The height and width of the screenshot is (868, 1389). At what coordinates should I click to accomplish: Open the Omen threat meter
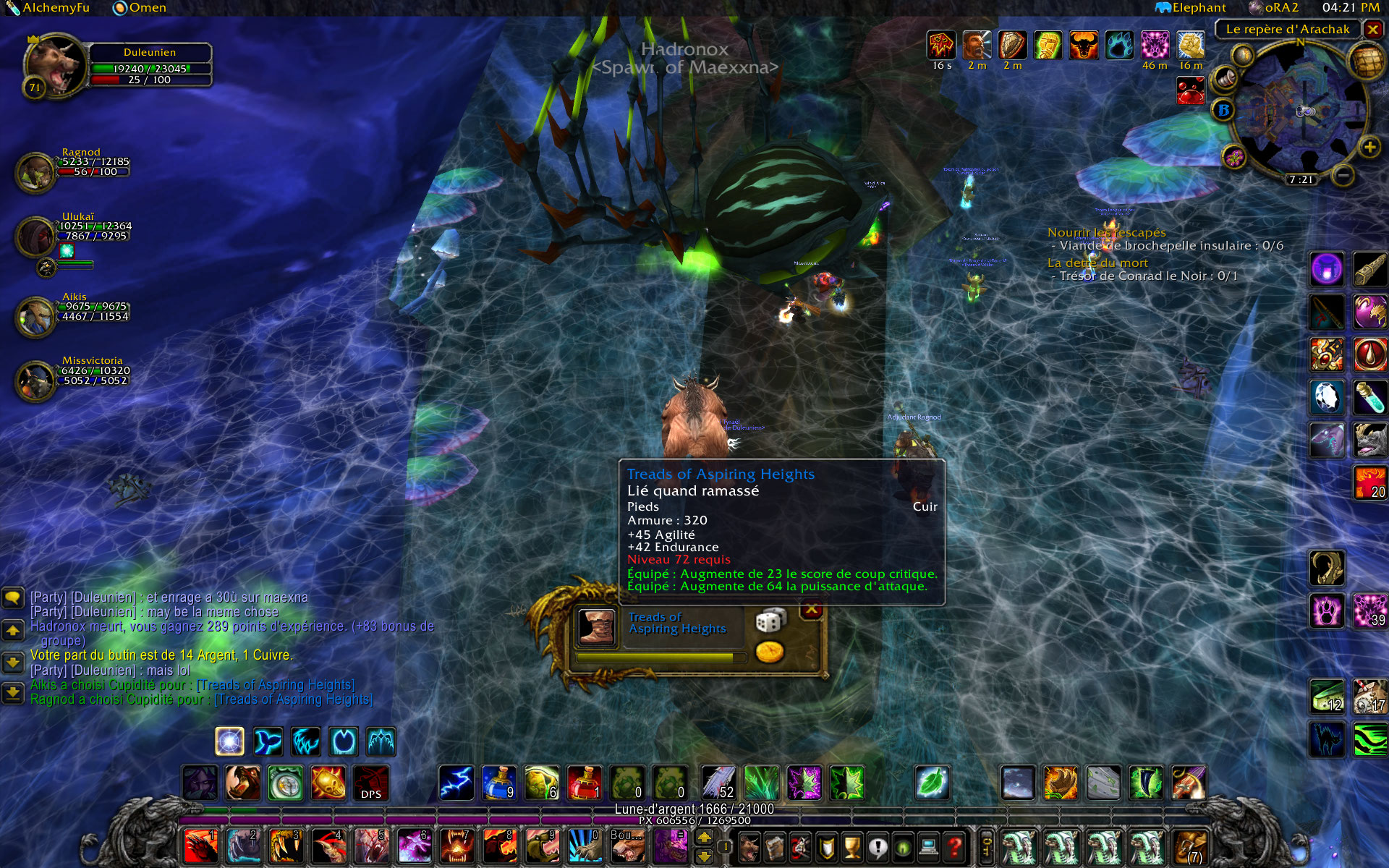click(x=140, y=8)
